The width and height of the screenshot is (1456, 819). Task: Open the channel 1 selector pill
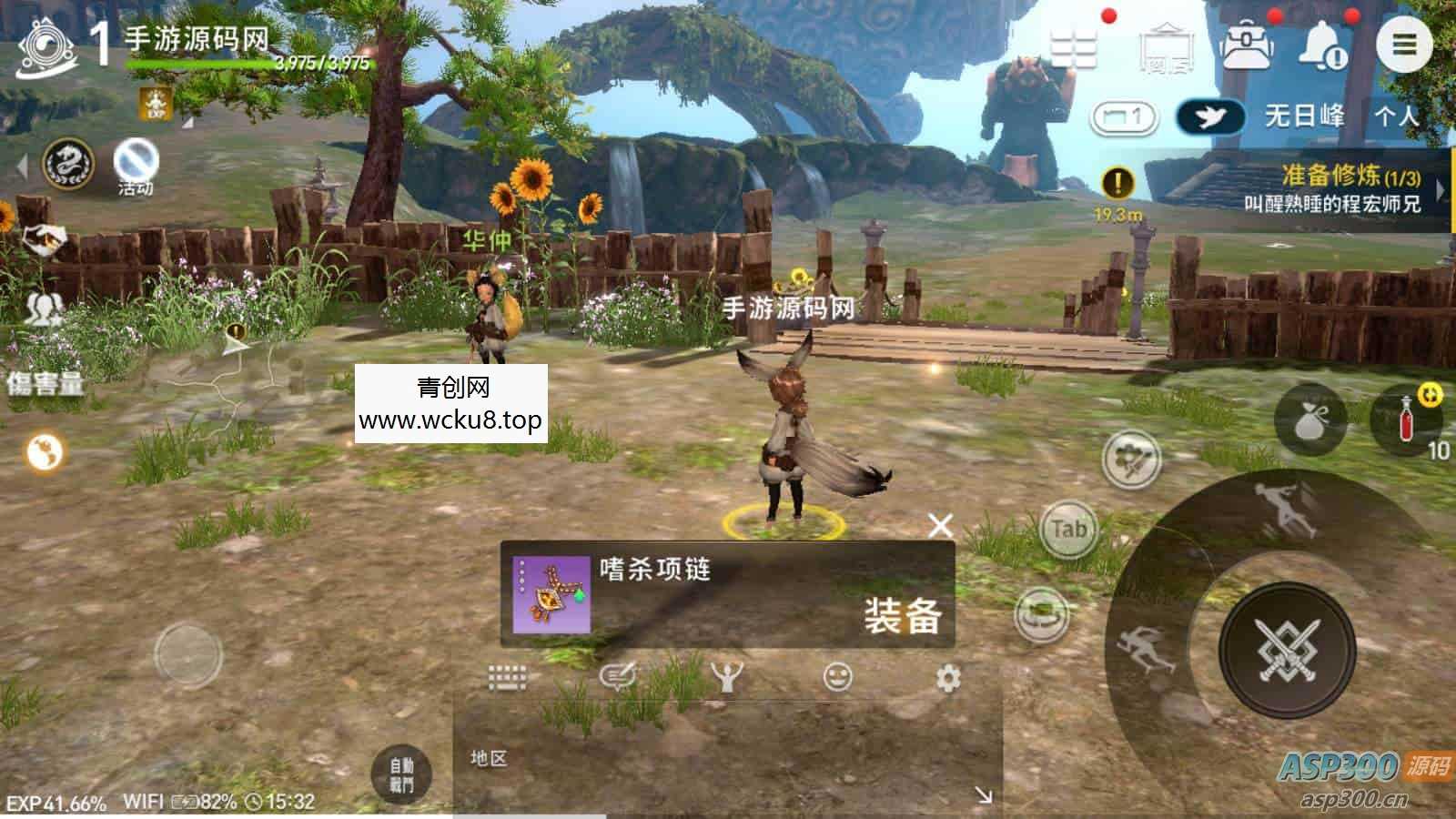click(1124, 116)
